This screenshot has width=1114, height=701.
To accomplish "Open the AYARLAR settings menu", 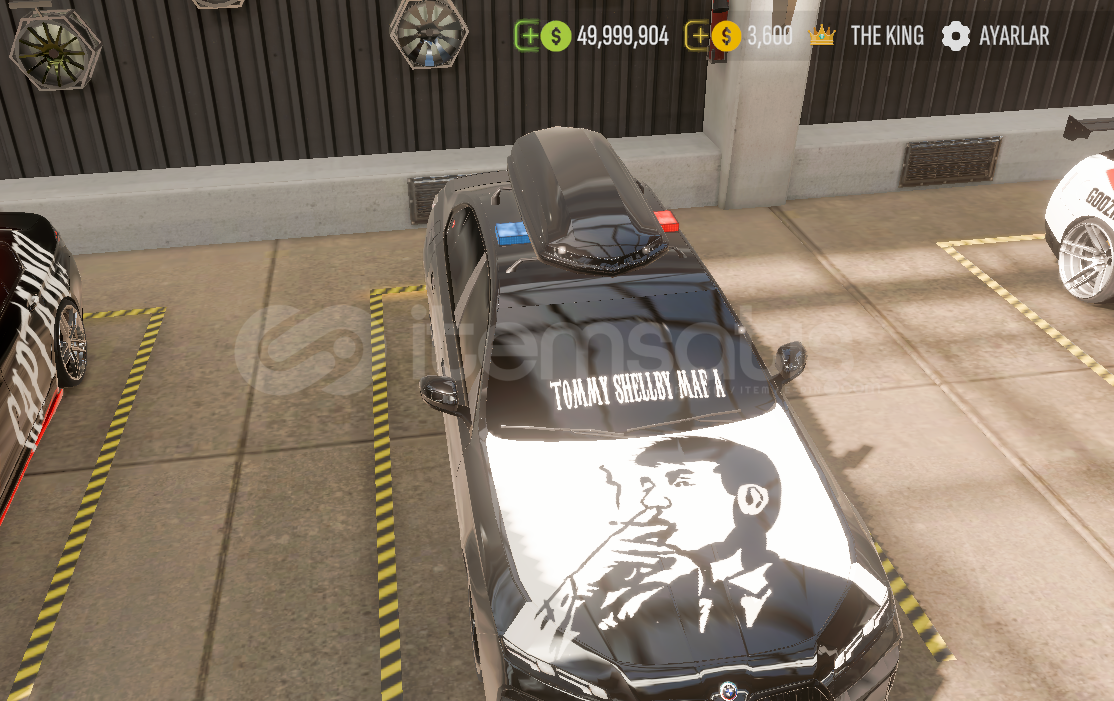I will (x=995, y=36).
